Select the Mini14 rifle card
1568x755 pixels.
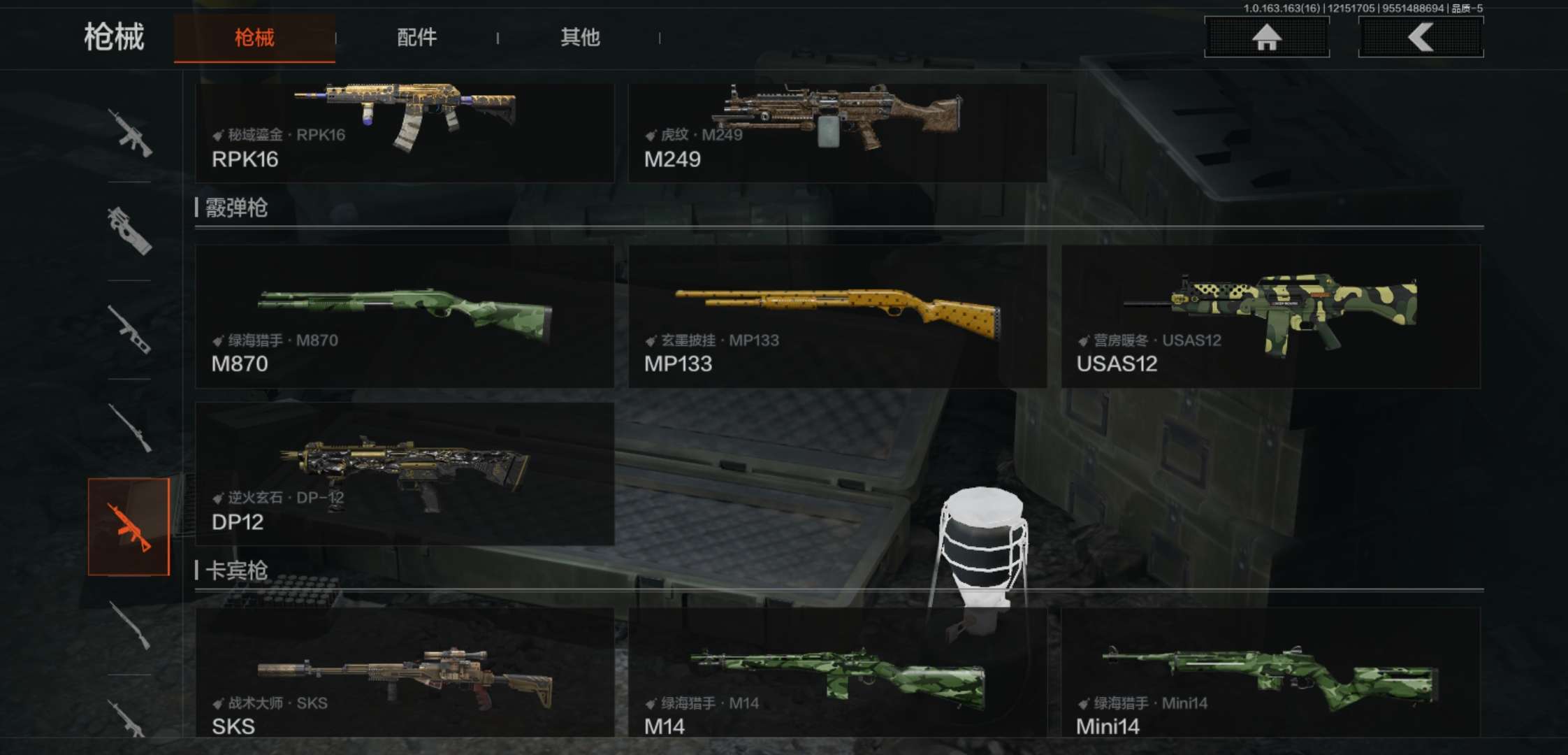(x=1270, y=673)
